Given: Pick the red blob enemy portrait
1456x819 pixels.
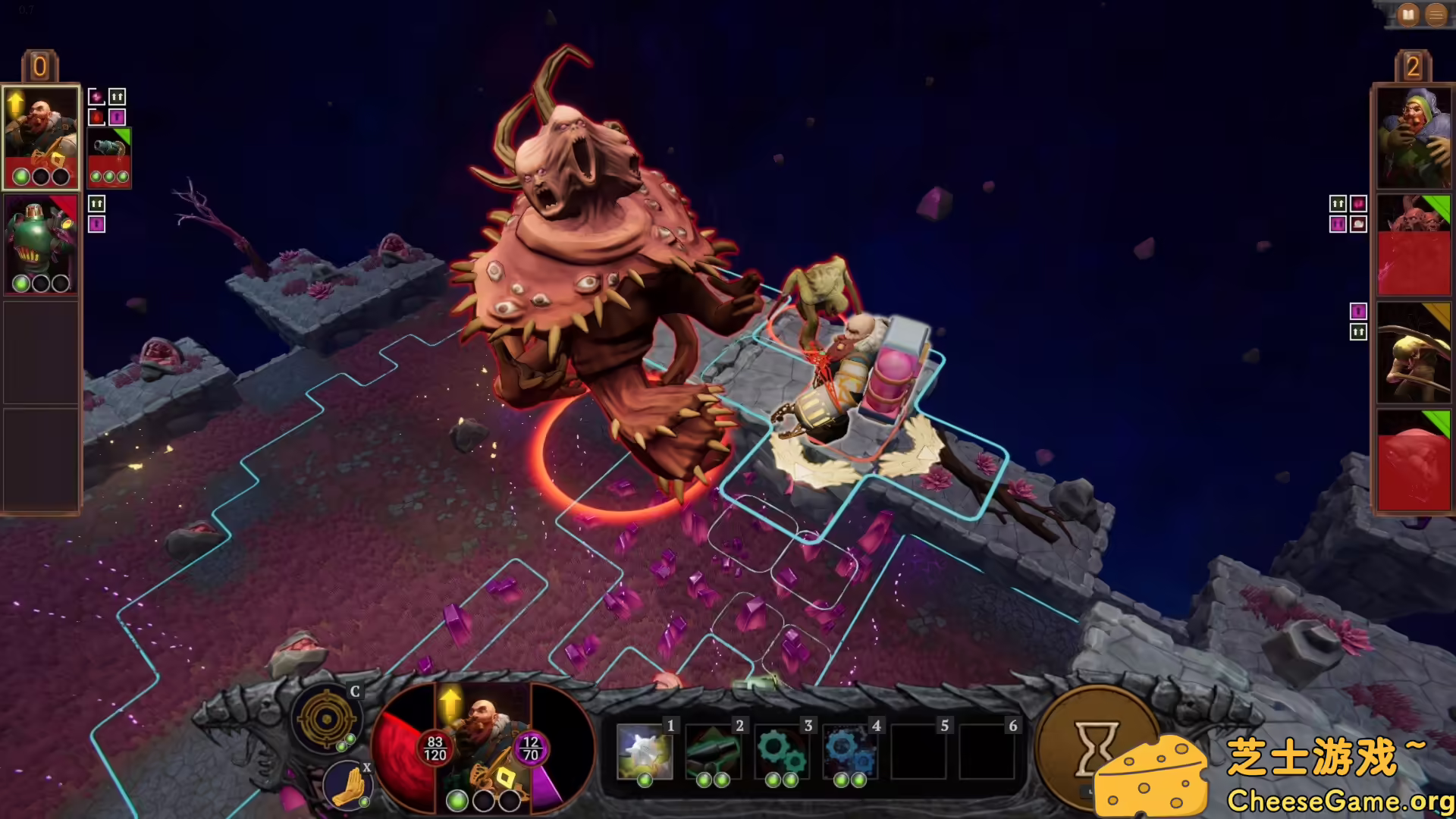Looking at the screenshot, I should coord(1414,461).
